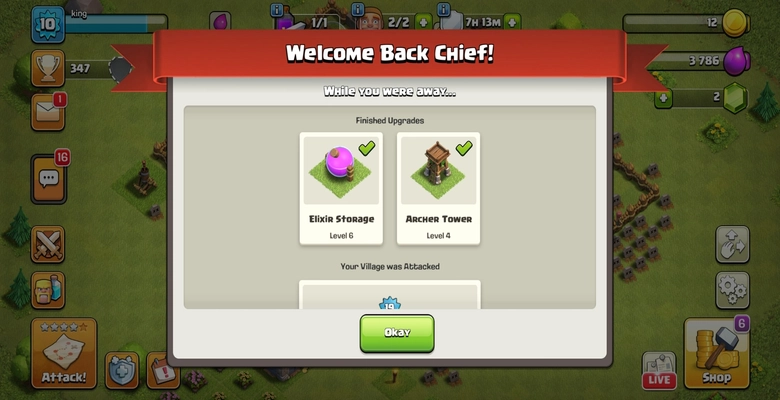View the trophy league icon
The height and width of the screenshot is (400, 780).
click(x=47, y=68)
